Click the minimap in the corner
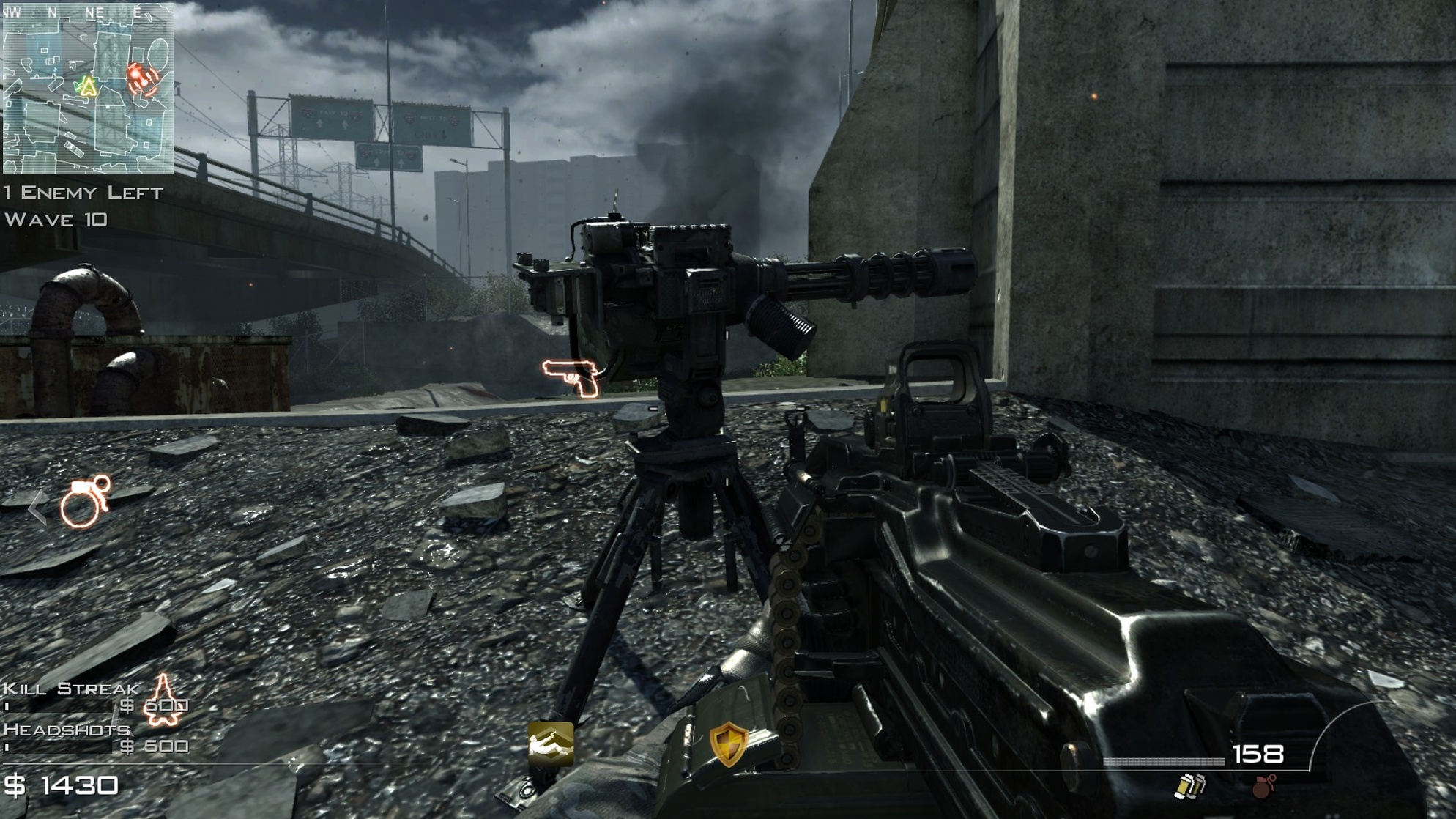 [x=88, y=88]
